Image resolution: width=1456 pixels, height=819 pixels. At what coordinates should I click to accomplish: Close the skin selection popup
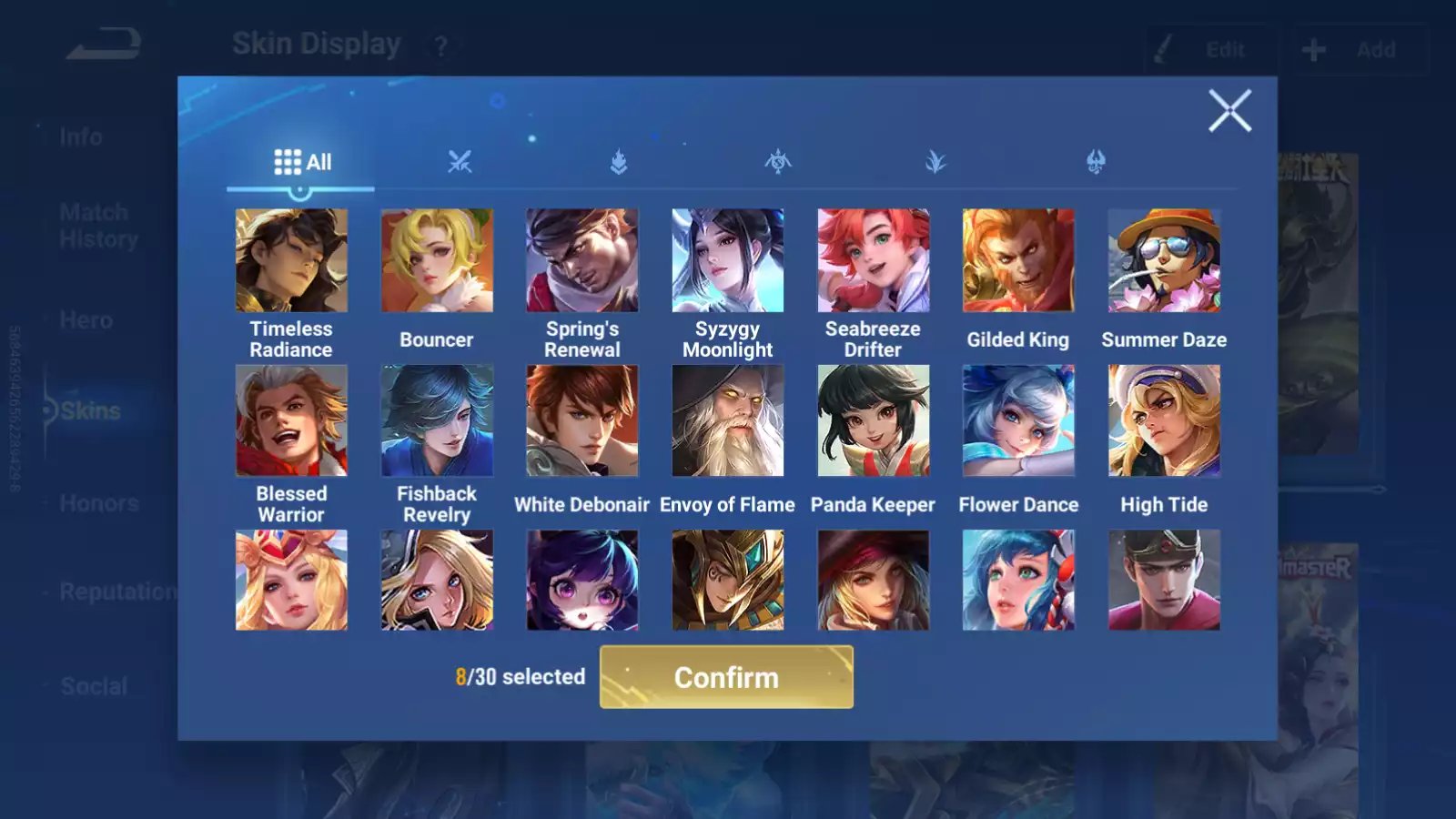pyautogui.click(x=1229, y=111)
